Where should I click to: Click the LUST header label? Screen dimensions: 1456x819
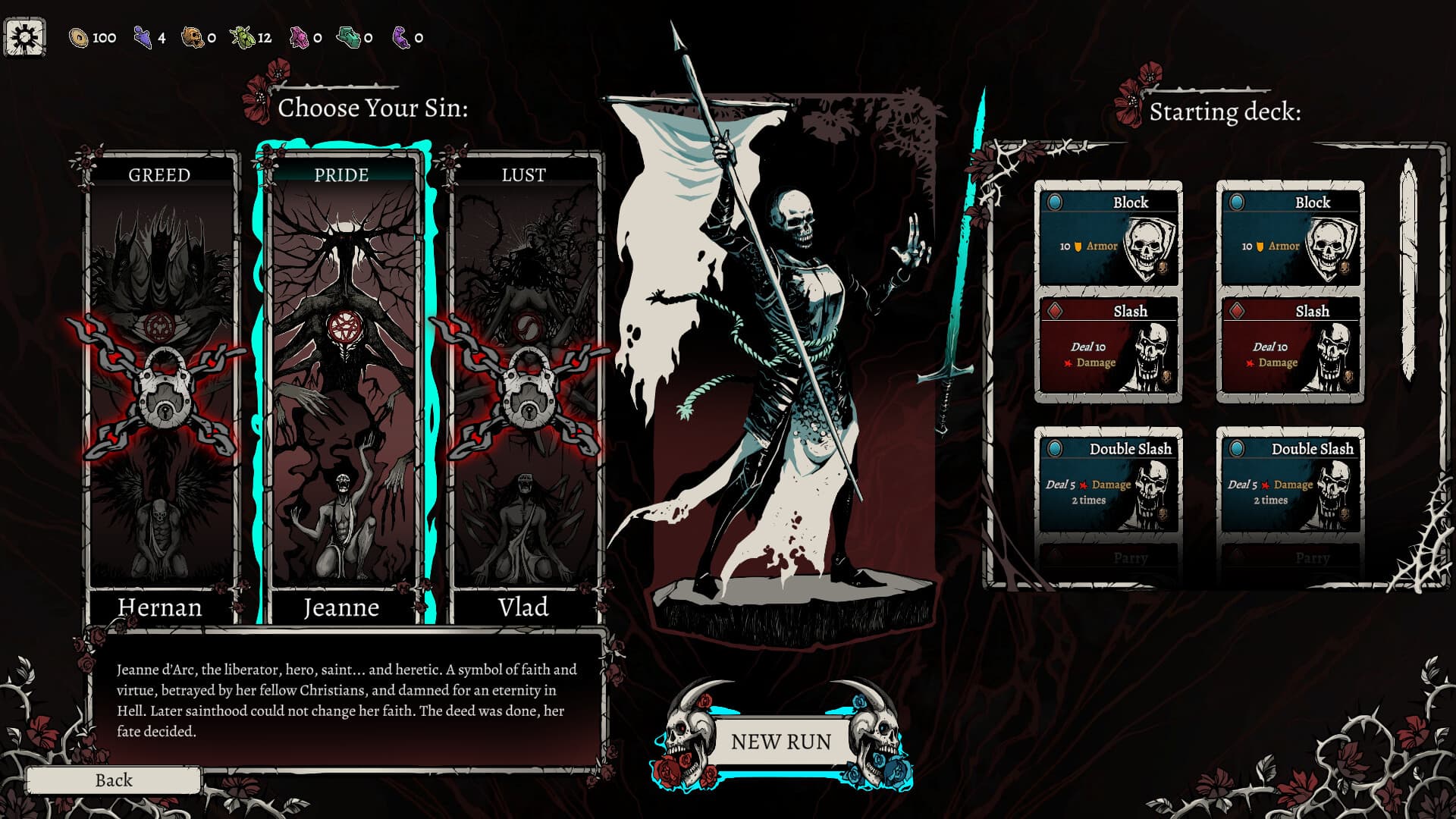click(x=523, y=174)
